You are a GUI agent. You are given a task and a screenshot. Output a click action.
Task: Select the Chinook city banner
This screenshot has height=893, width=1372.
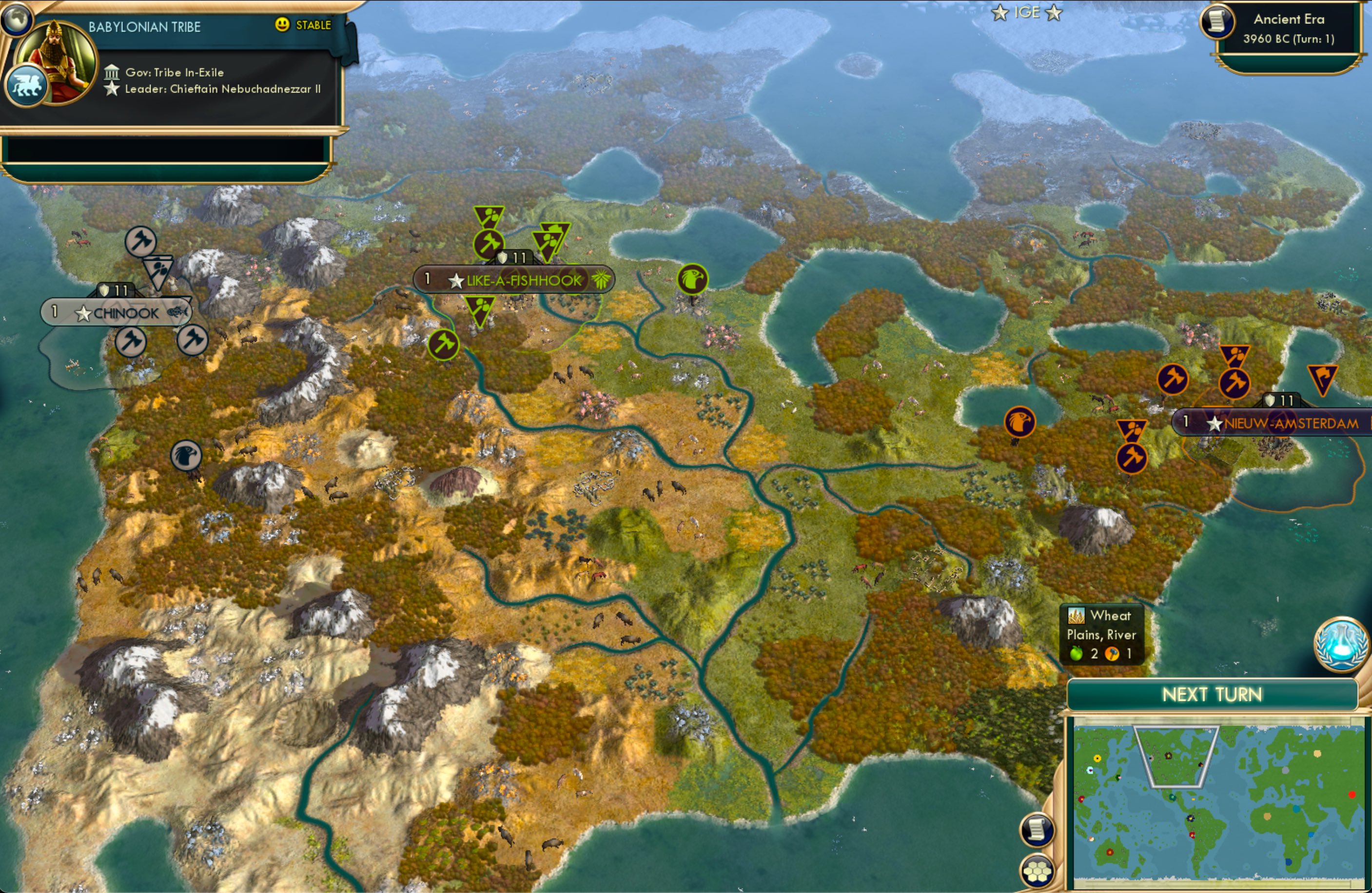click(115, 313)
